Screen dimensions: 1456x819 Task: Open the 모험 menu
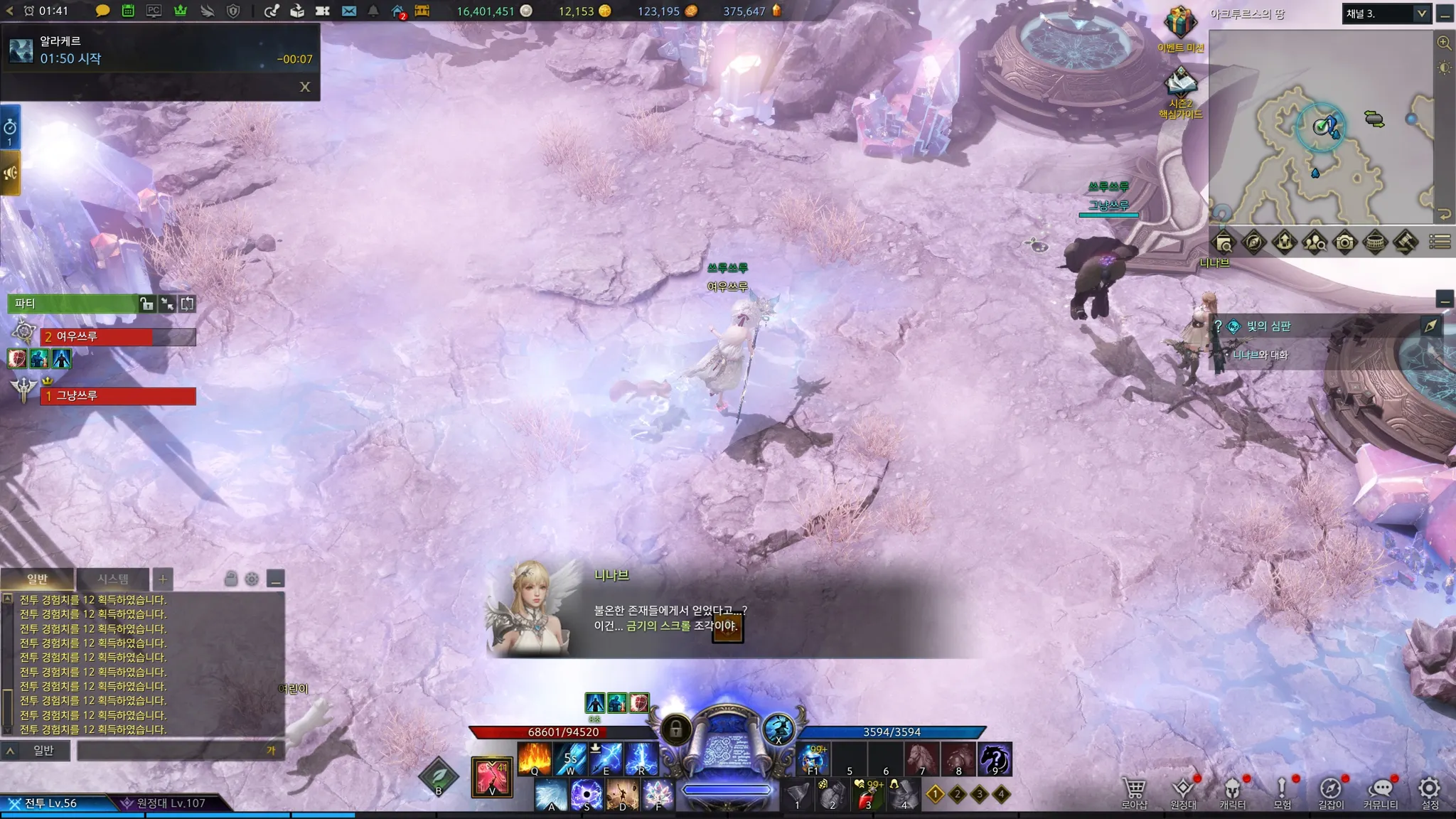click(x=1282, y=791)
